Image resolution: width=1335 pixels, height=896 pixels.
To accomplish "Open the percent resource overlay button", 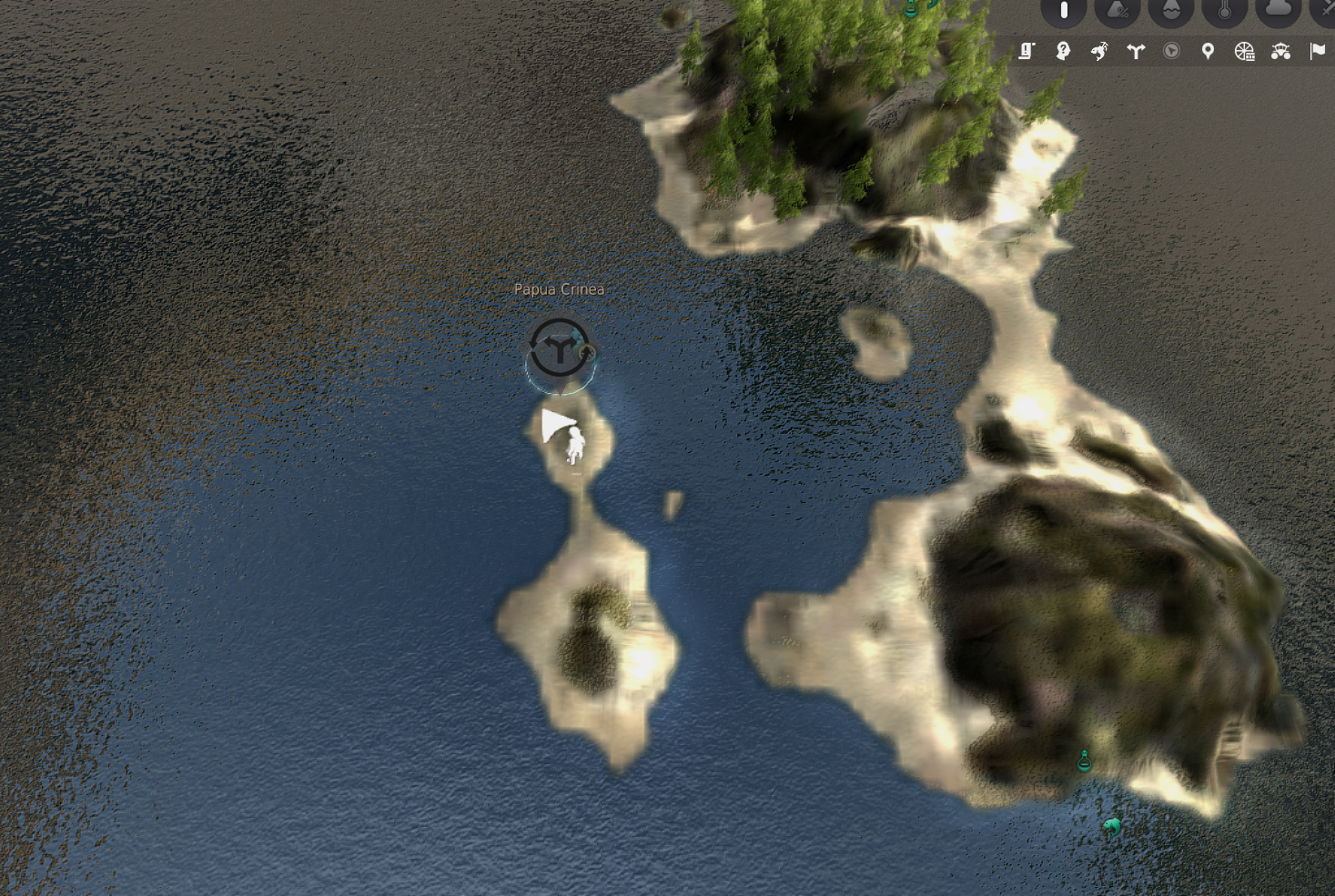I will pyautogui.click(x=1118, y=11).
